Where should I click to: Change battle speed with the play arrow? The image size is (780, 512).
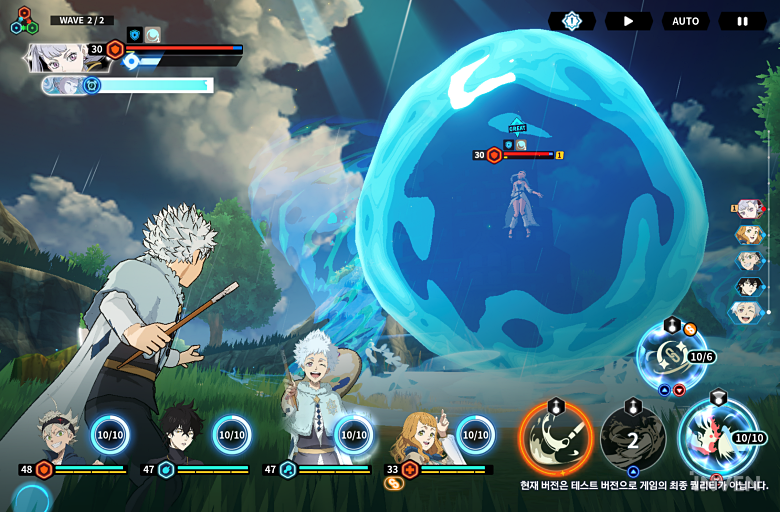628,21
